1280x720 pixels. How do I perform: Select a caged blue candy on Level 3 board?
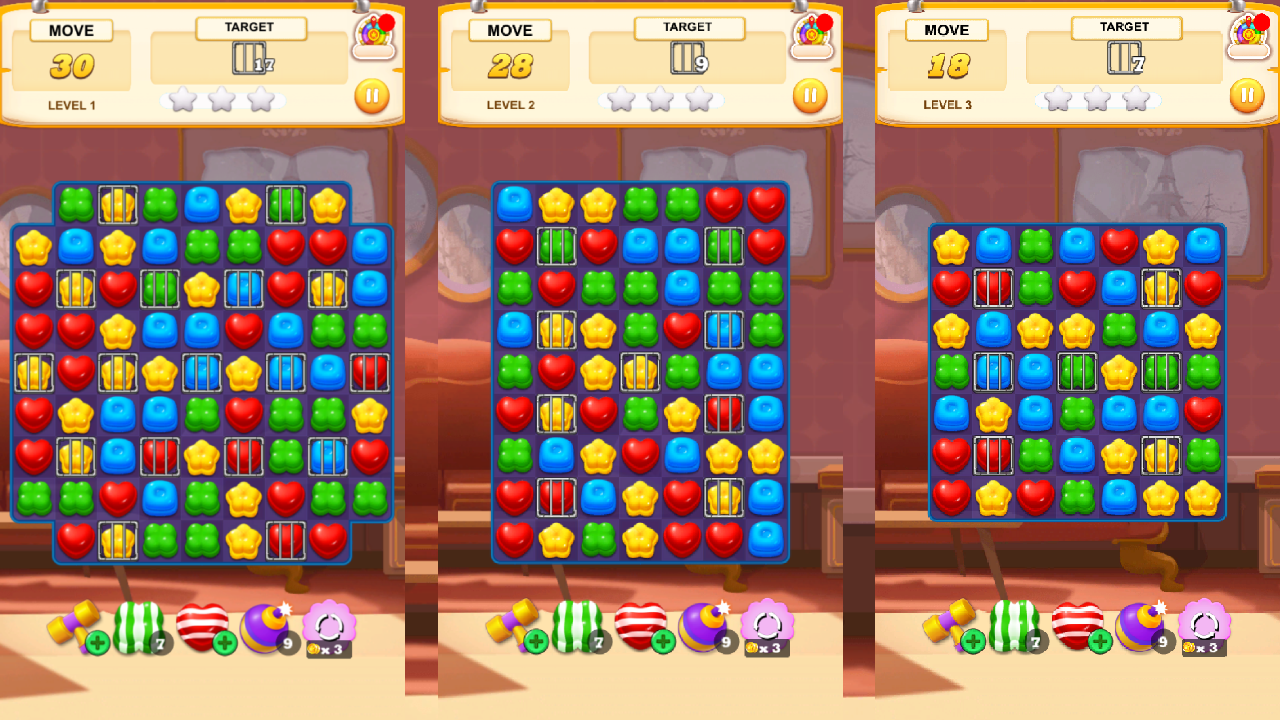click(993, 372)
